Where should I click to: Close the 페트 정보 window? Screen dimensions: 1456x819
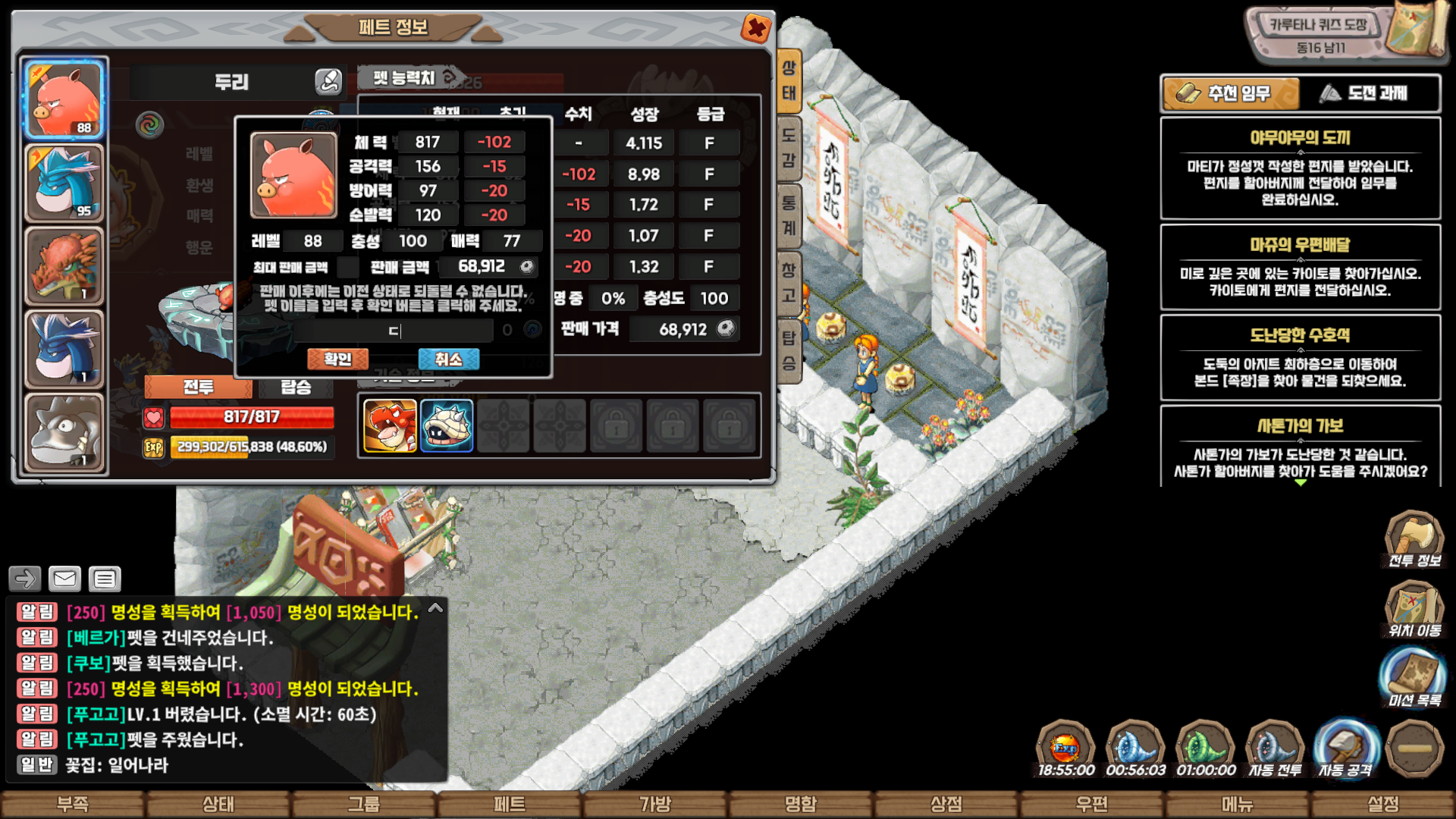click(755, 29)
